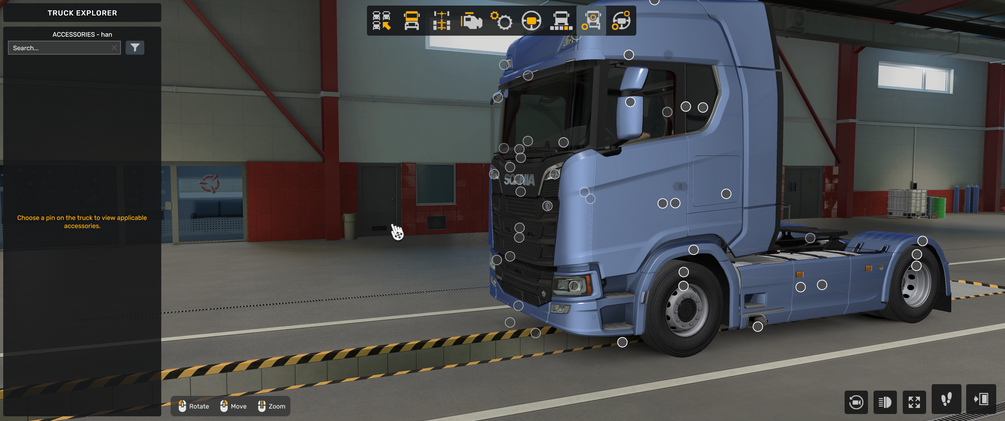Viewport: 1005px width, 421px height.
Task: Open the gears transmission category
Action: click(x=501, y=21)
